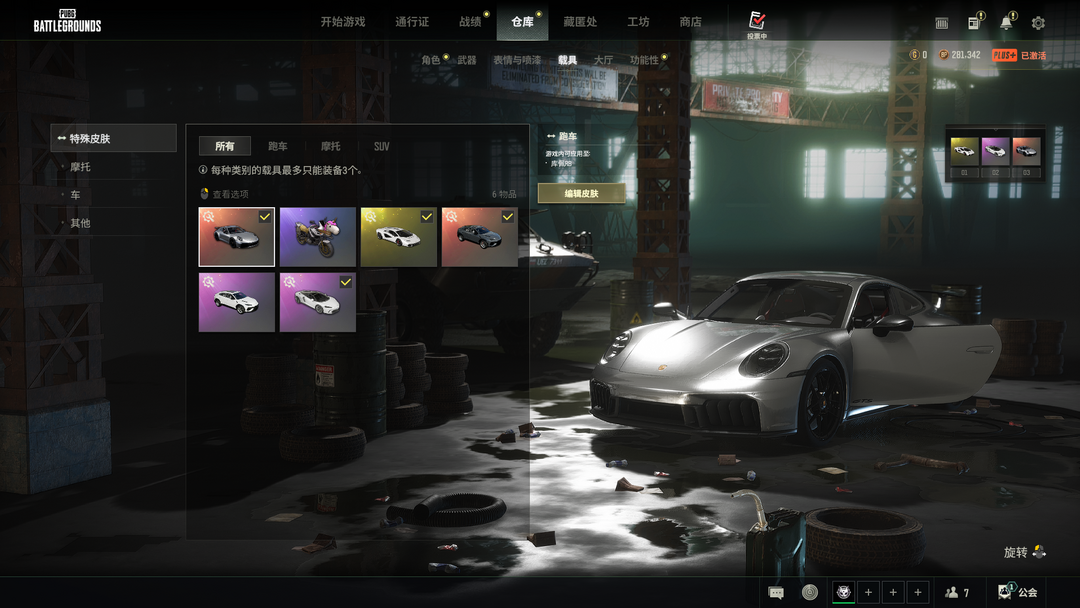Viewport: 1080px width, 608px height.
Task: Open the 公会 guild panel
Action: tap(1019, 592)
